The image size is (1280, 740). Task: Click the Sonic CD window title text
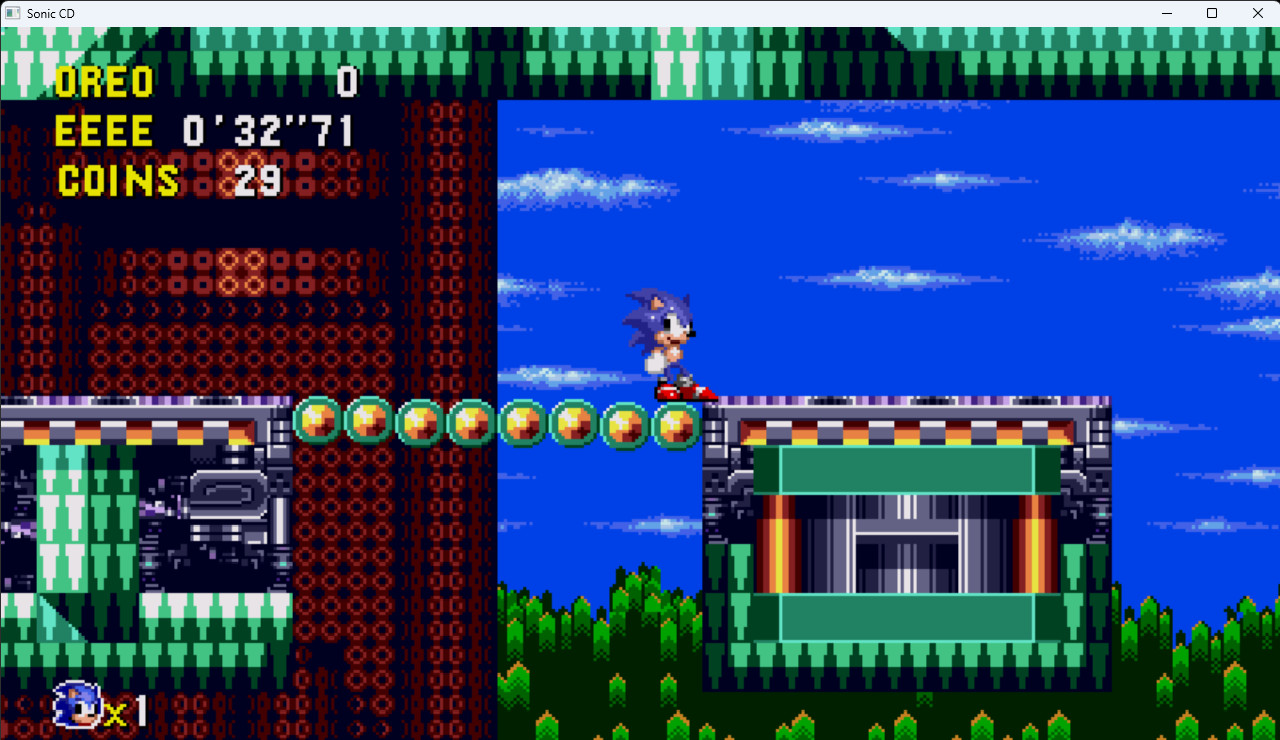[x=52, y=13]
